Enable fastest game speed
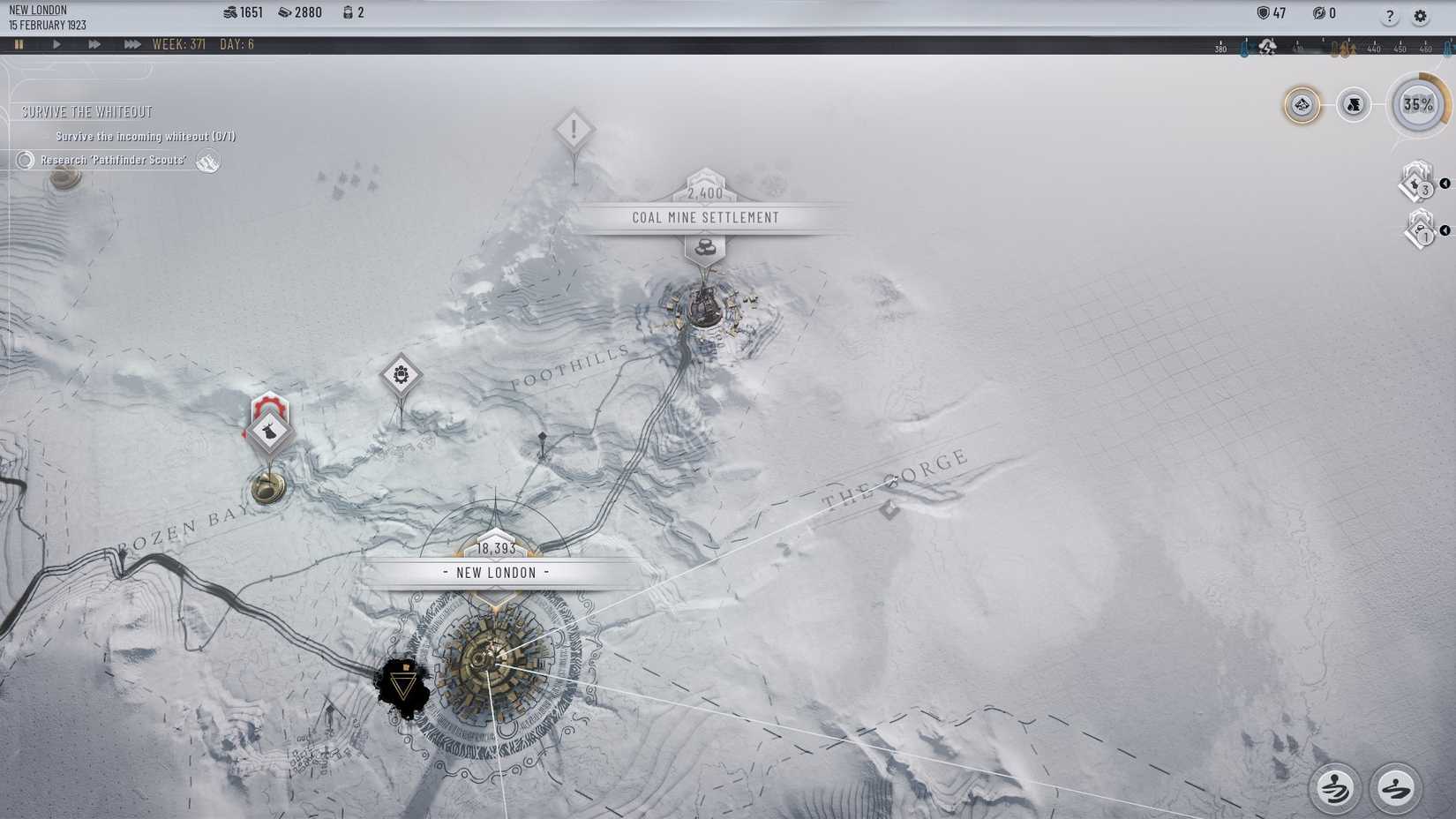This screenshot has height=819, width=1456. pyautogui.click(x=131, y=42)
